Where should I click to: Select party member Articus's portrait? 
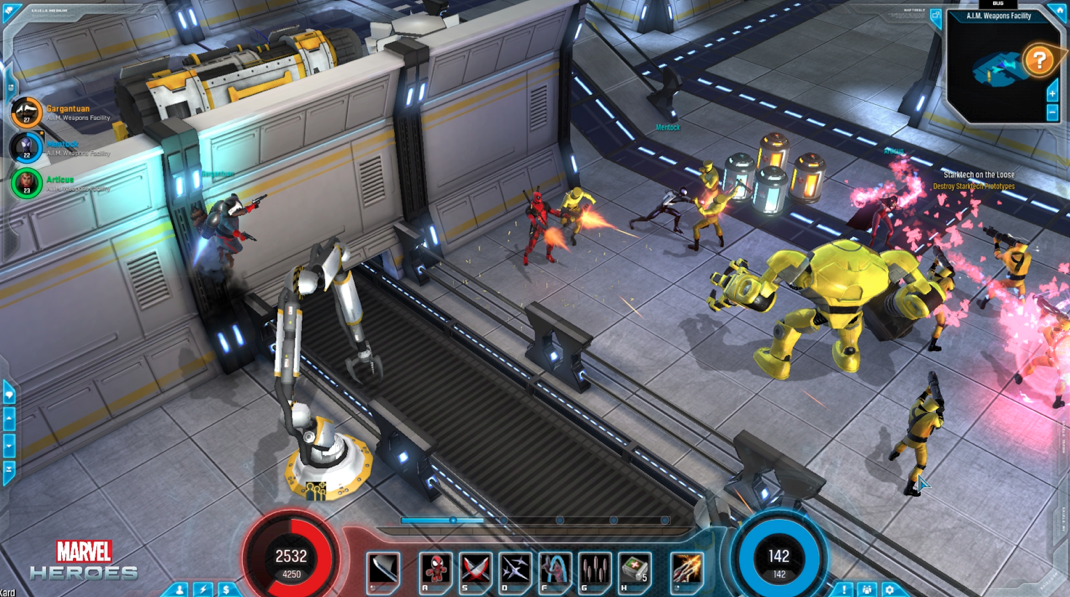pos(26,183)
